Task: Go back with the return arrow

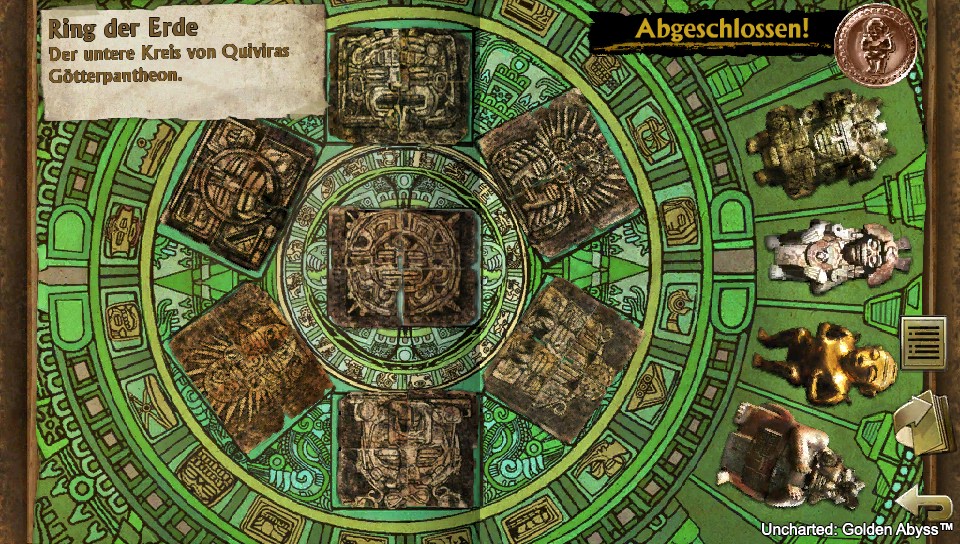Action: point(920,500)
